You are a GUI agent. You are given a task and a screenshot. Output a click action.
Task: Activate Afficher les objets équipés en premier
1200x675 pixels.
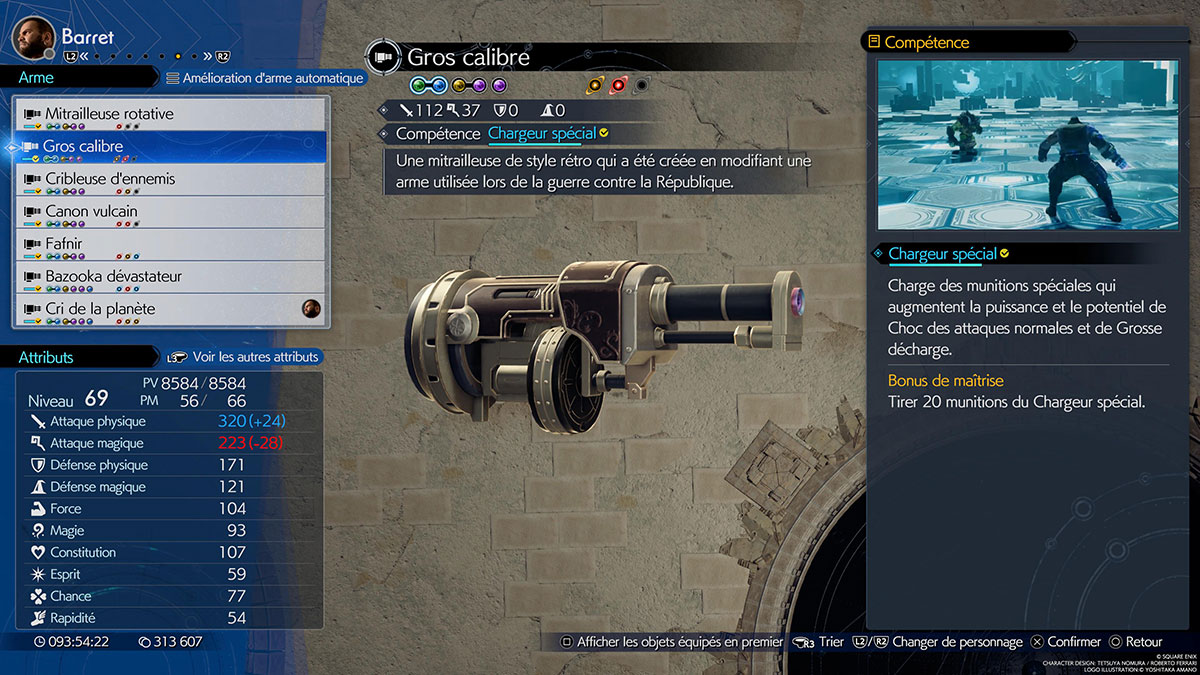(x=670, y=642)
